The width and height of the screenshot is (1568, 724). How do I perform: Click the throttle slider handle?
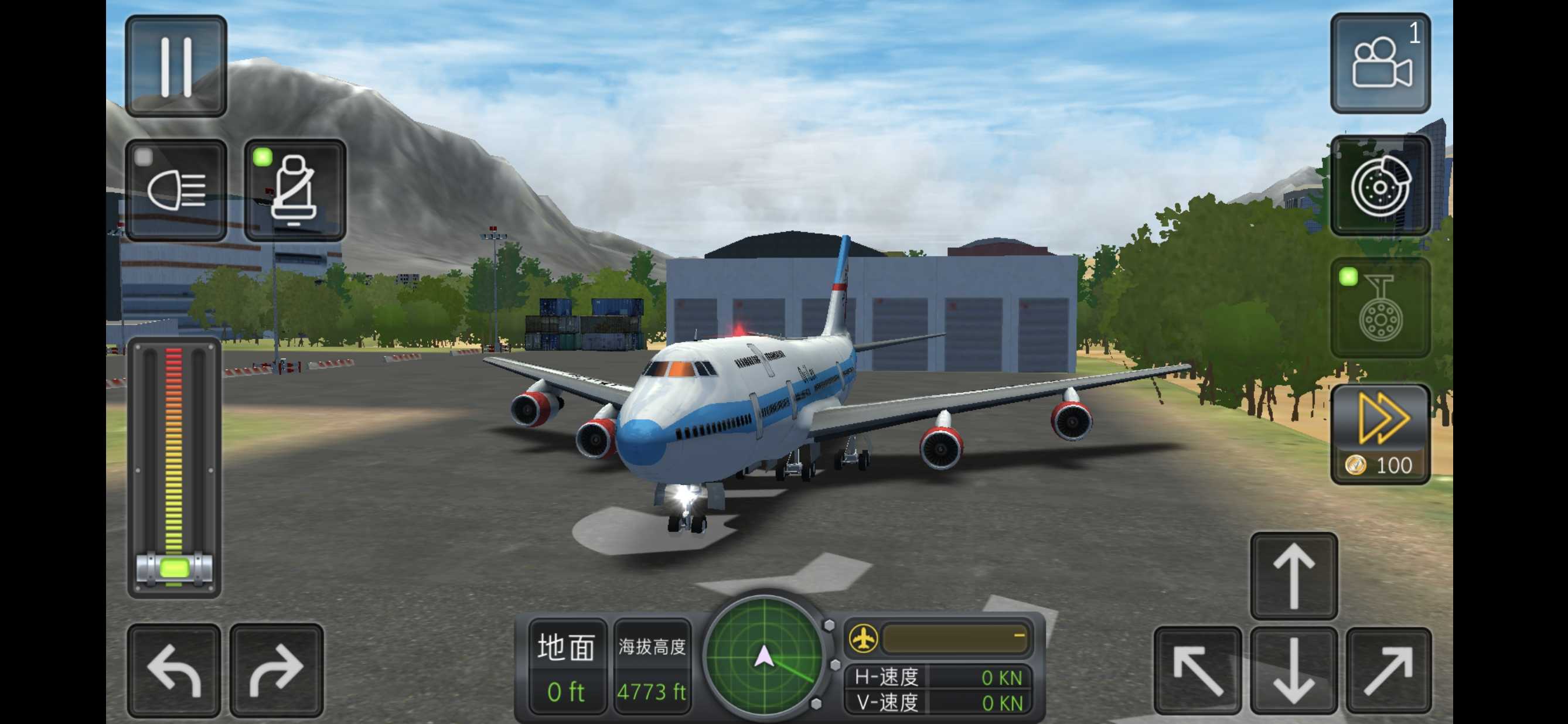coord(174,569)
